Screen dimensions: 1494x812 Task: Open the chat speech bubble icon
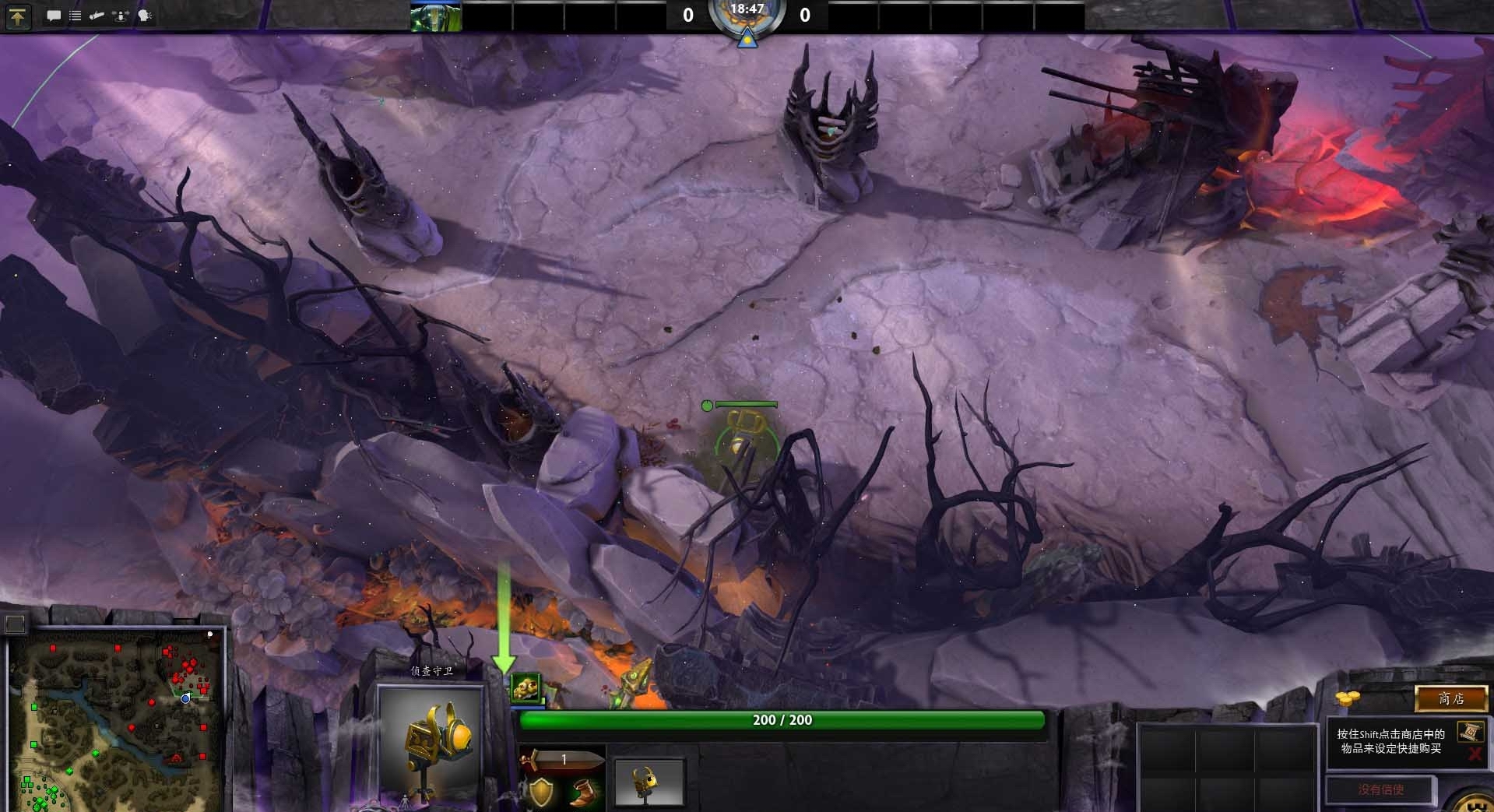(x=54, y=16)
